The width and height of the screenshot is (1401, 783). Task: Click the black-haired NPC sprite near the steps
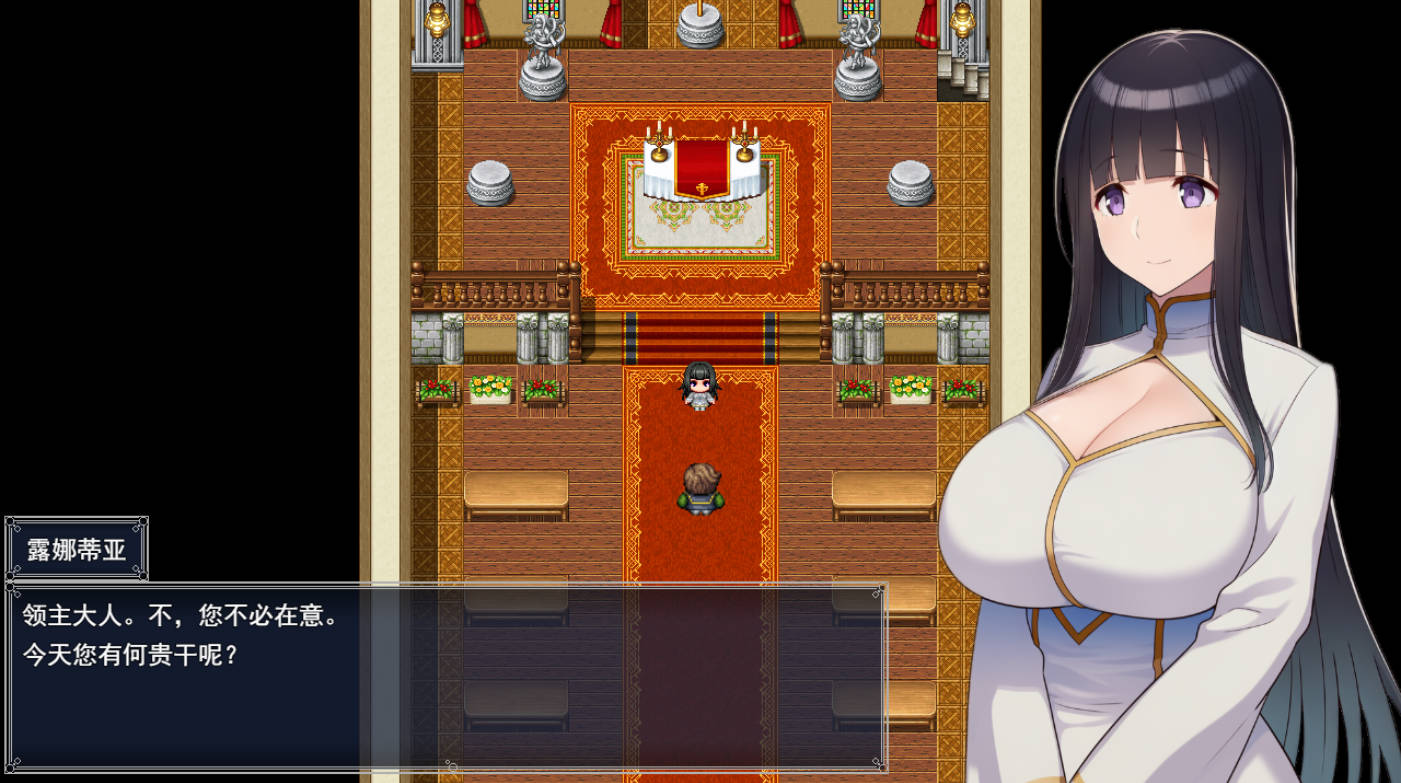[x=700, y=390]
